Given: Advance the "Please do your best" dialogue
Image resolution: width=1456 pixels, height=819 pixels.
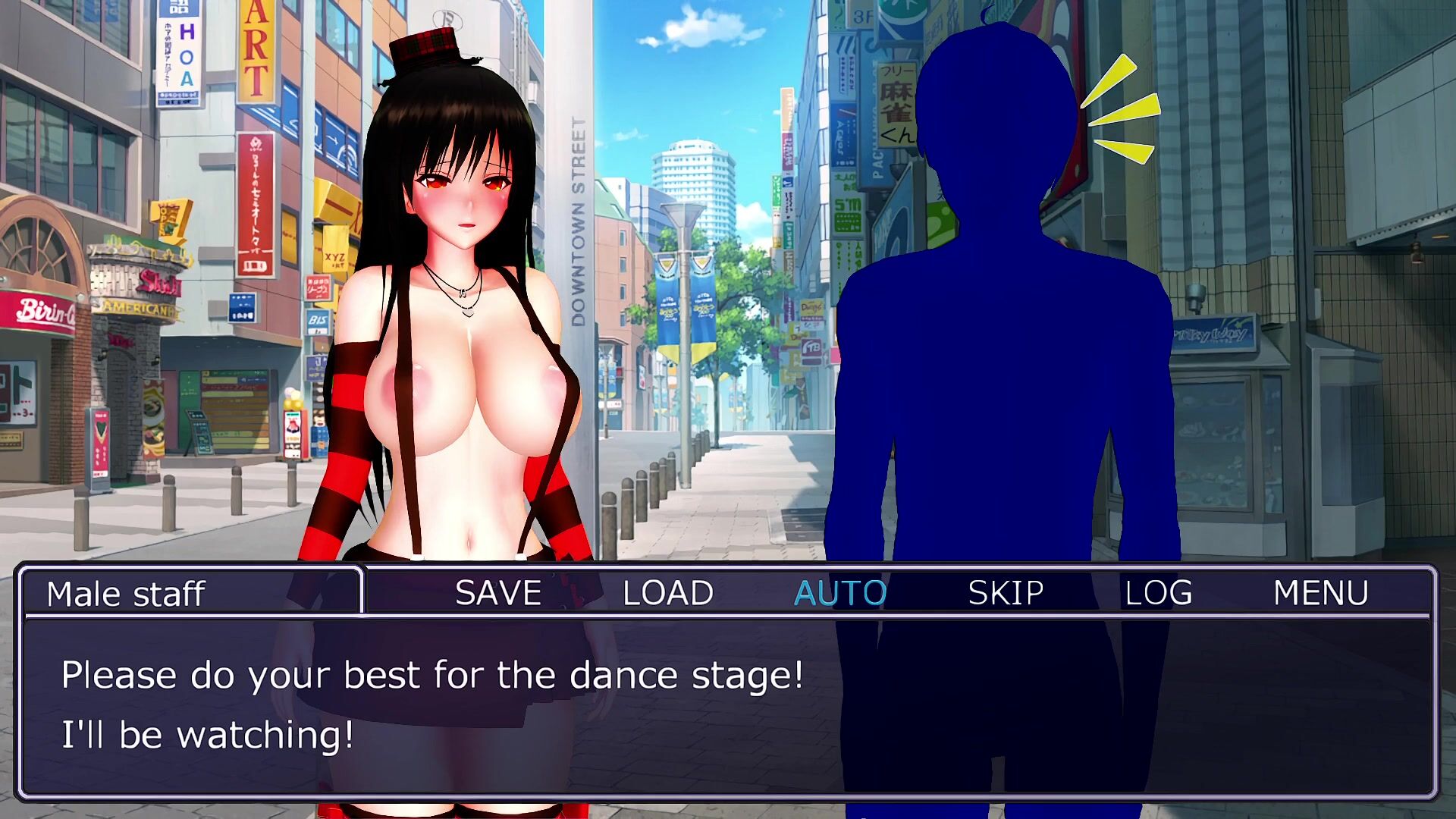Looking at the screenshot, I should (x=728, y=705).
